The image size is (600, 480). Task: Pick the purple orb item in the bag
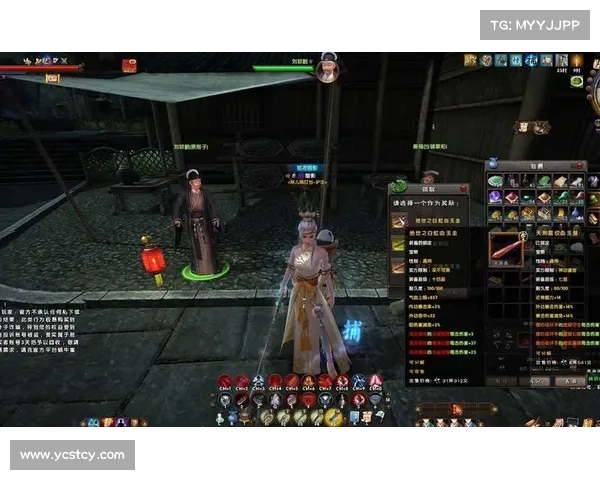(x=495, y=198)
